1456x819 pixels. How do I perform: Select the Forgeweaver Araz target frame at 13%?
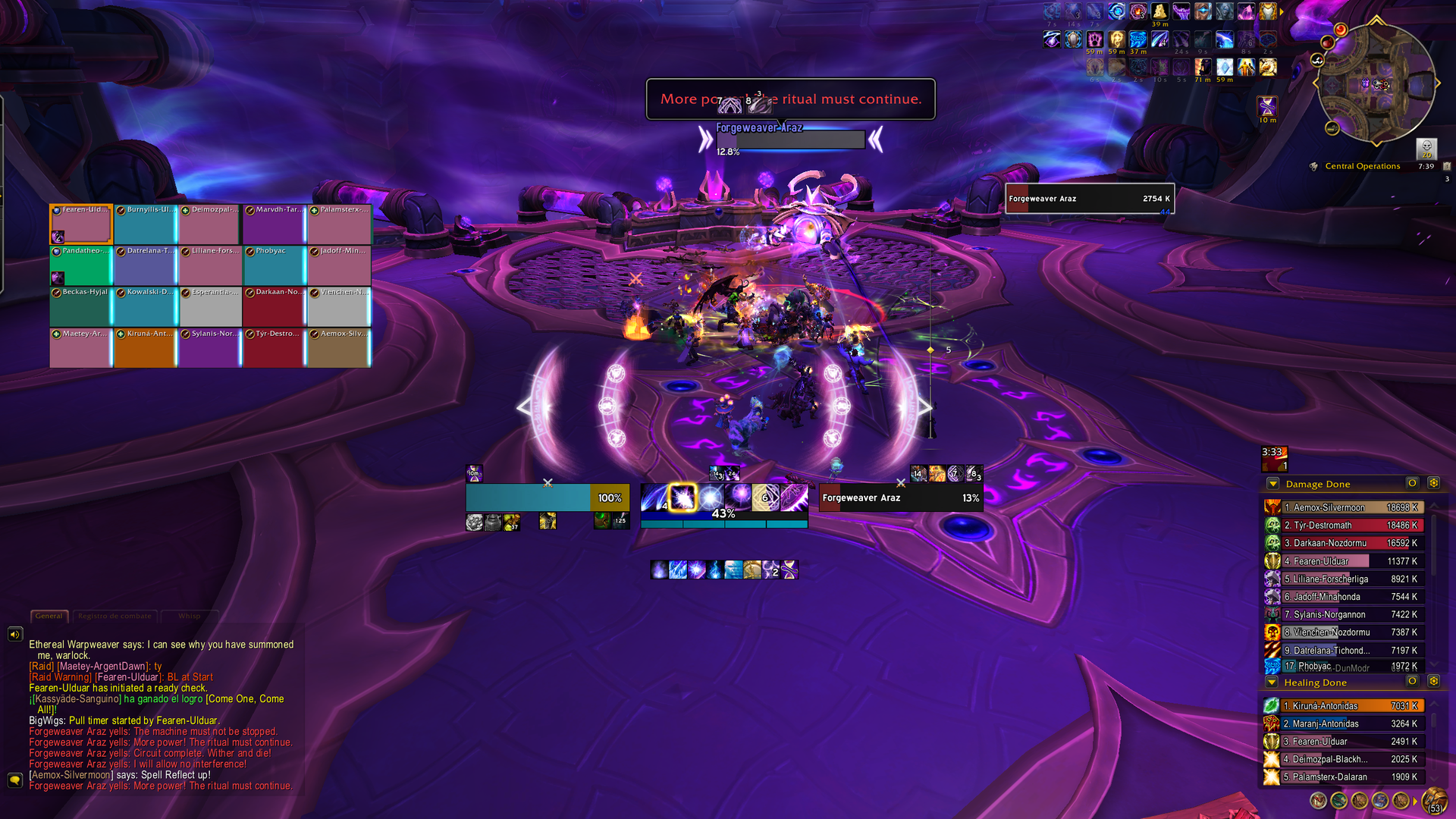point(901,498)
